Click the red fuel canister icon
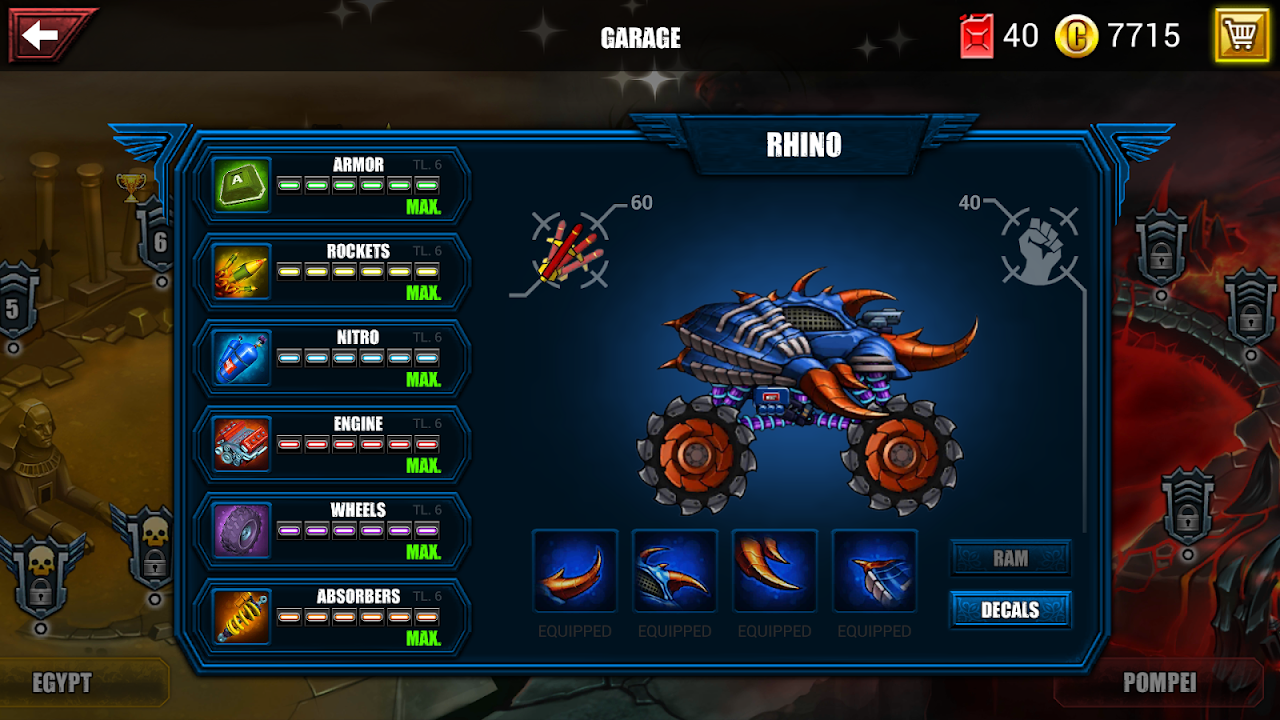Image resolution: width=1280 pixels, height=720 pixels. tap(977, 37)
